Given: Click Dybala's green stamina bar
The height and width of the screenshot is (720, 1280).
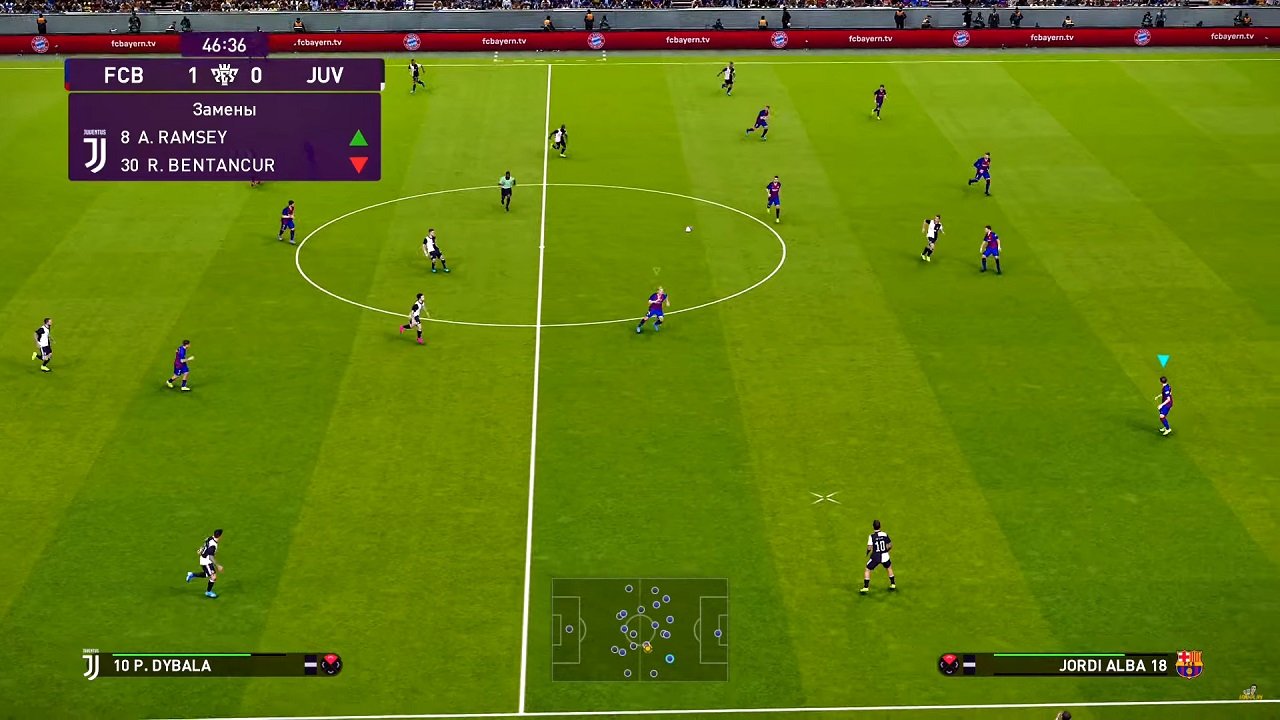Looking at the screenshot, I should coord(180,654).
